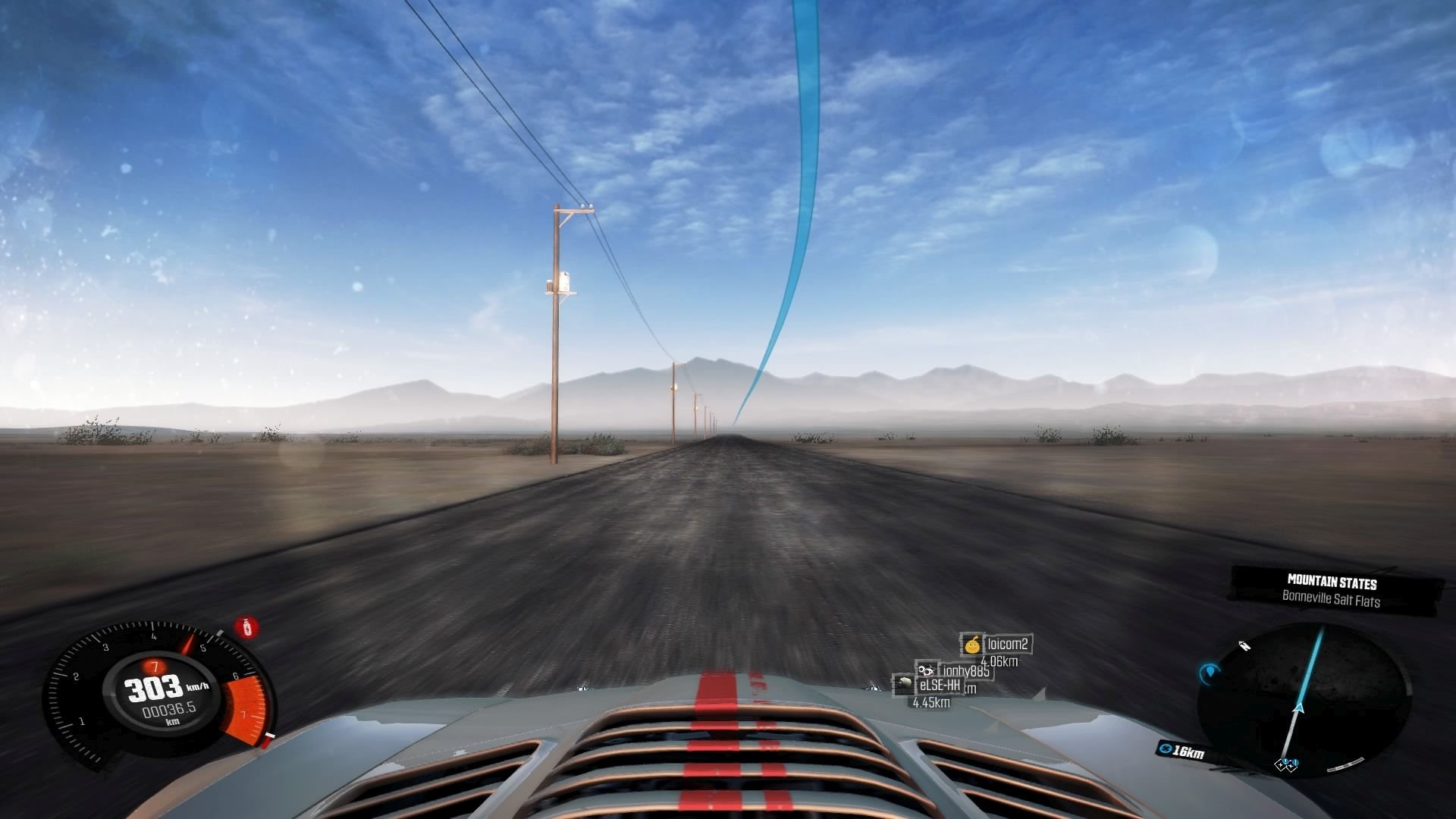The height and width of the screenshot is (819, 1456).
Task: Select the blue waypoint pin on the minimap
Action: point(1209,673)
